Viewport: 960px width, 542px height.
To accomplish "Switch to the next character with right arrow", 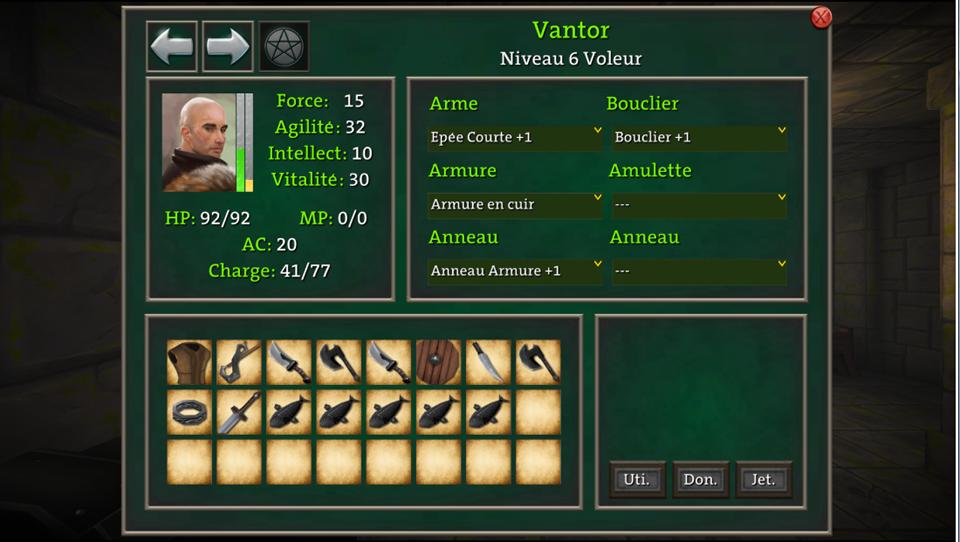I will pyautogui.click(x=228, y=47).
